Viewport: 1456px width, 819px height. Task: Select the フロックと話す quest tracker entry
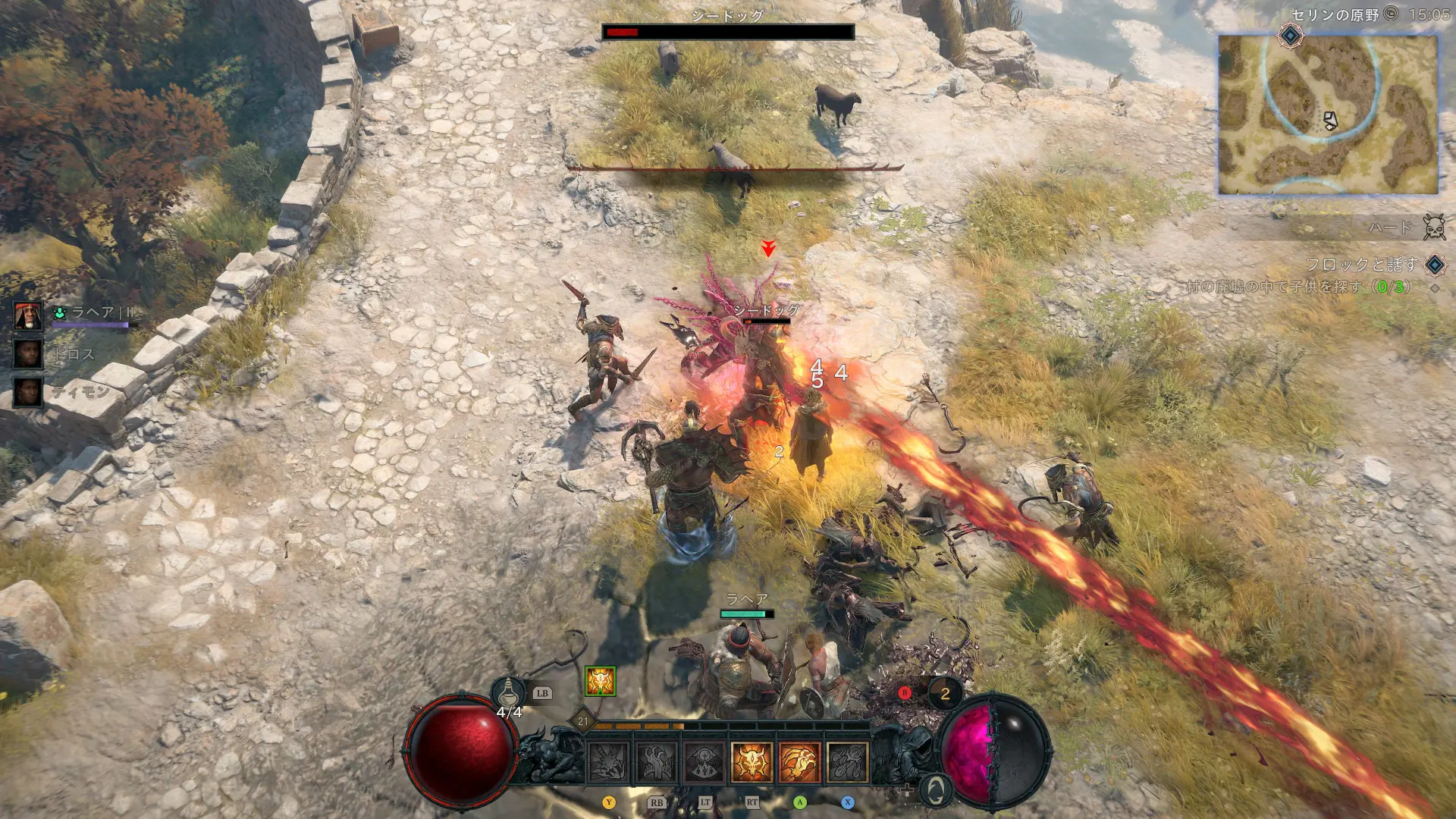tap(1360, 265)
